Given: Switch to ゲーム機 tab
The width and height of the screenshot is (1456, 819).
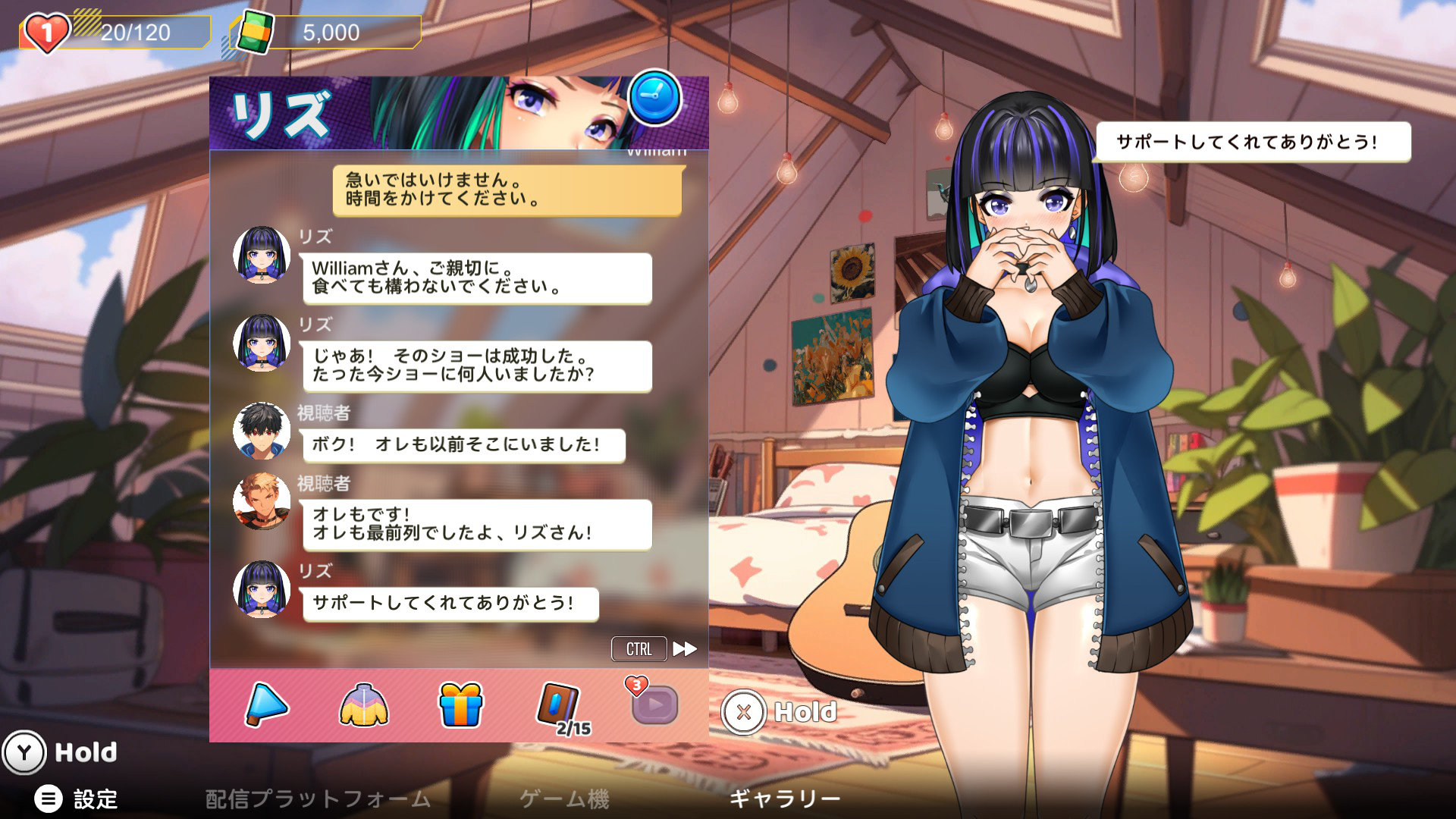Looking at the screenshot, I should click(x=564, y=799).
